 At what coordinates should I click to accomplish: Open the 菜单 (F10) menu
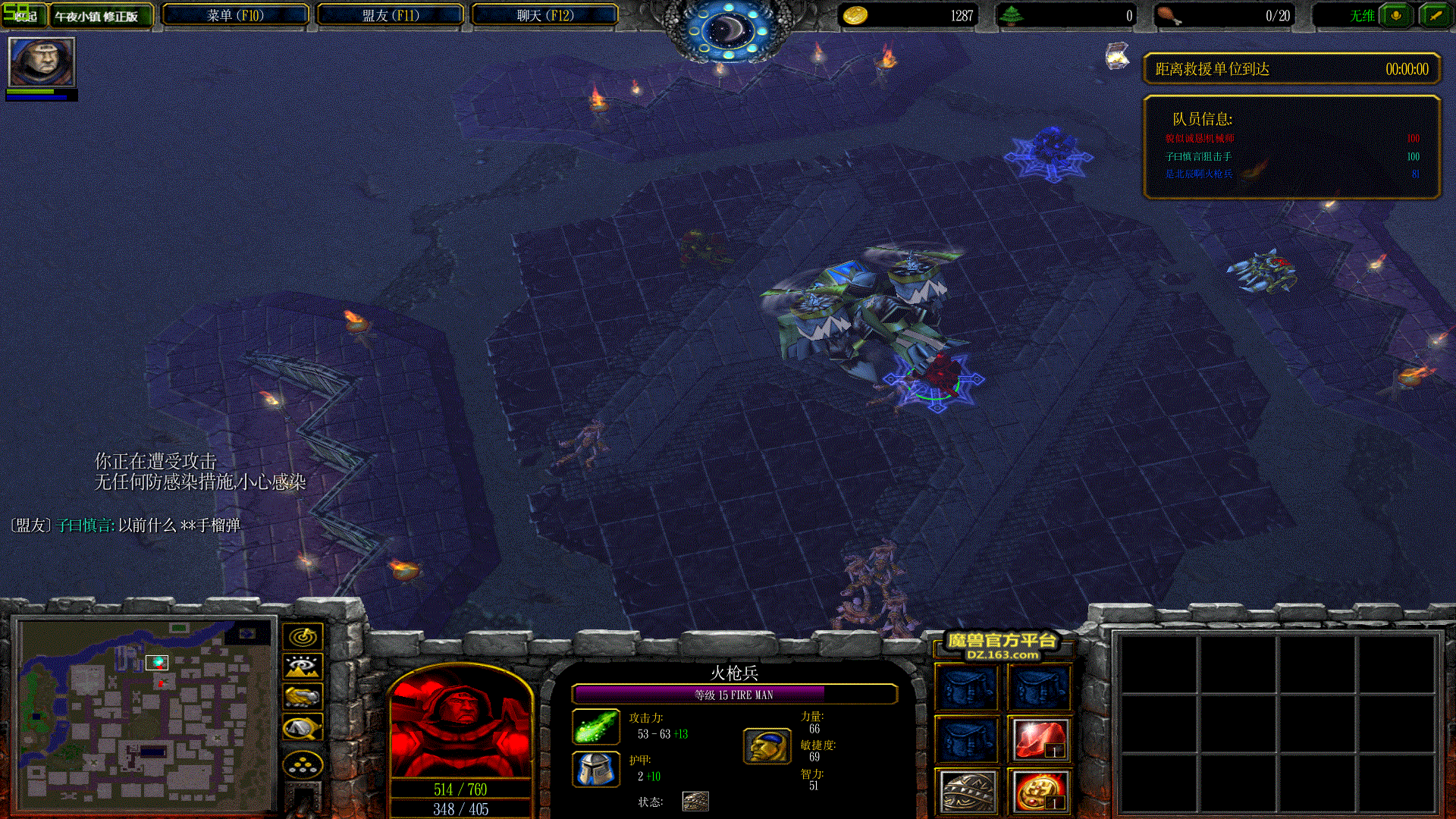pos(235,15)
